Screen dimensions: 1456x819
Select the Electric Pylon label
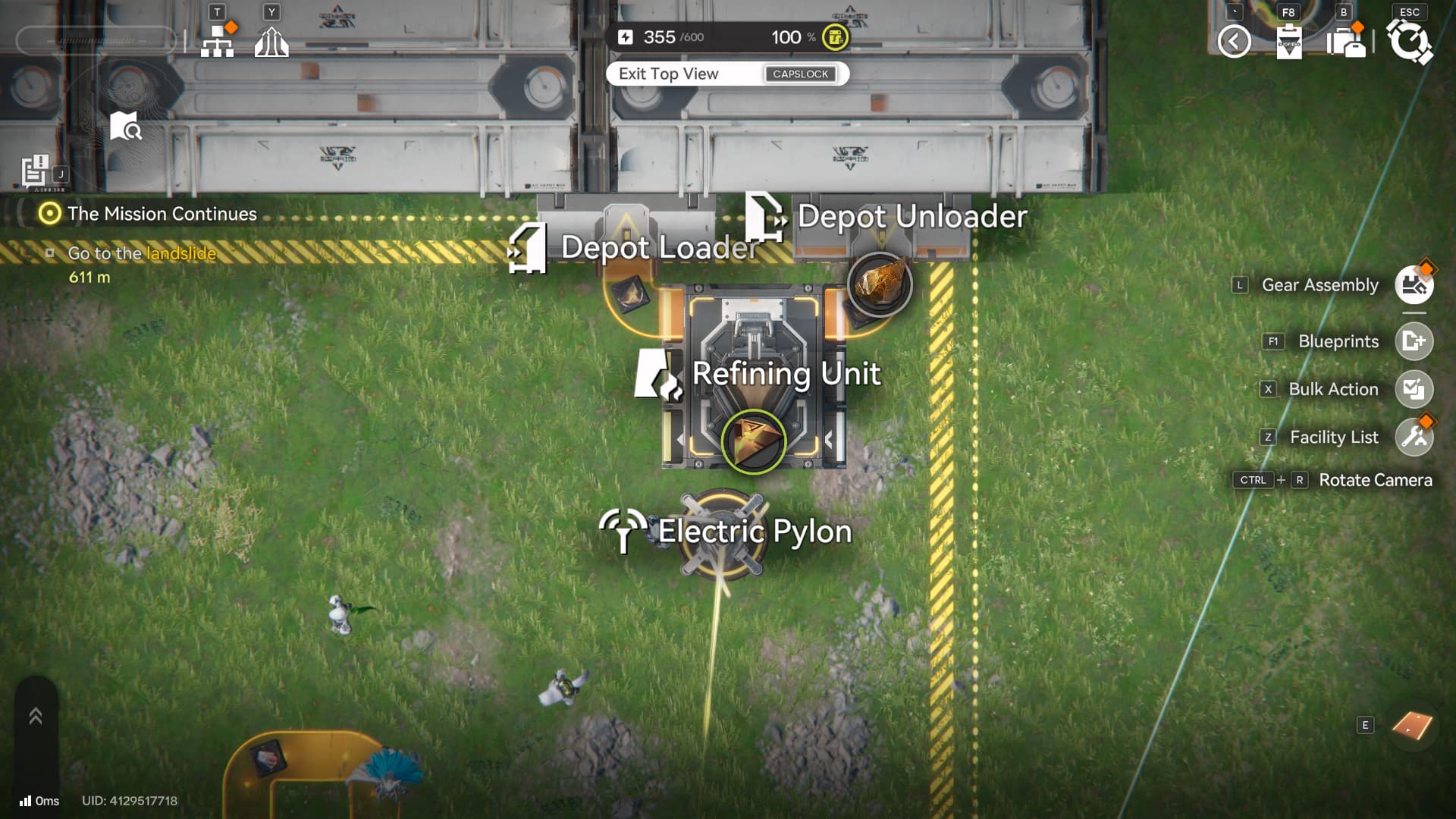754,531
